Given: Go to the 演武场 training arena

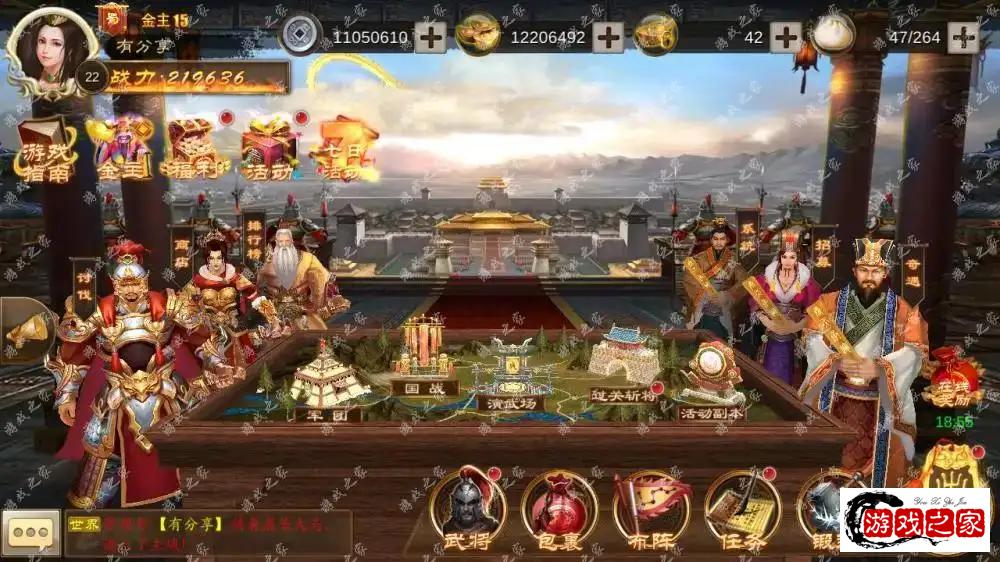Looking at the screenshot, I should coord(510,376).
